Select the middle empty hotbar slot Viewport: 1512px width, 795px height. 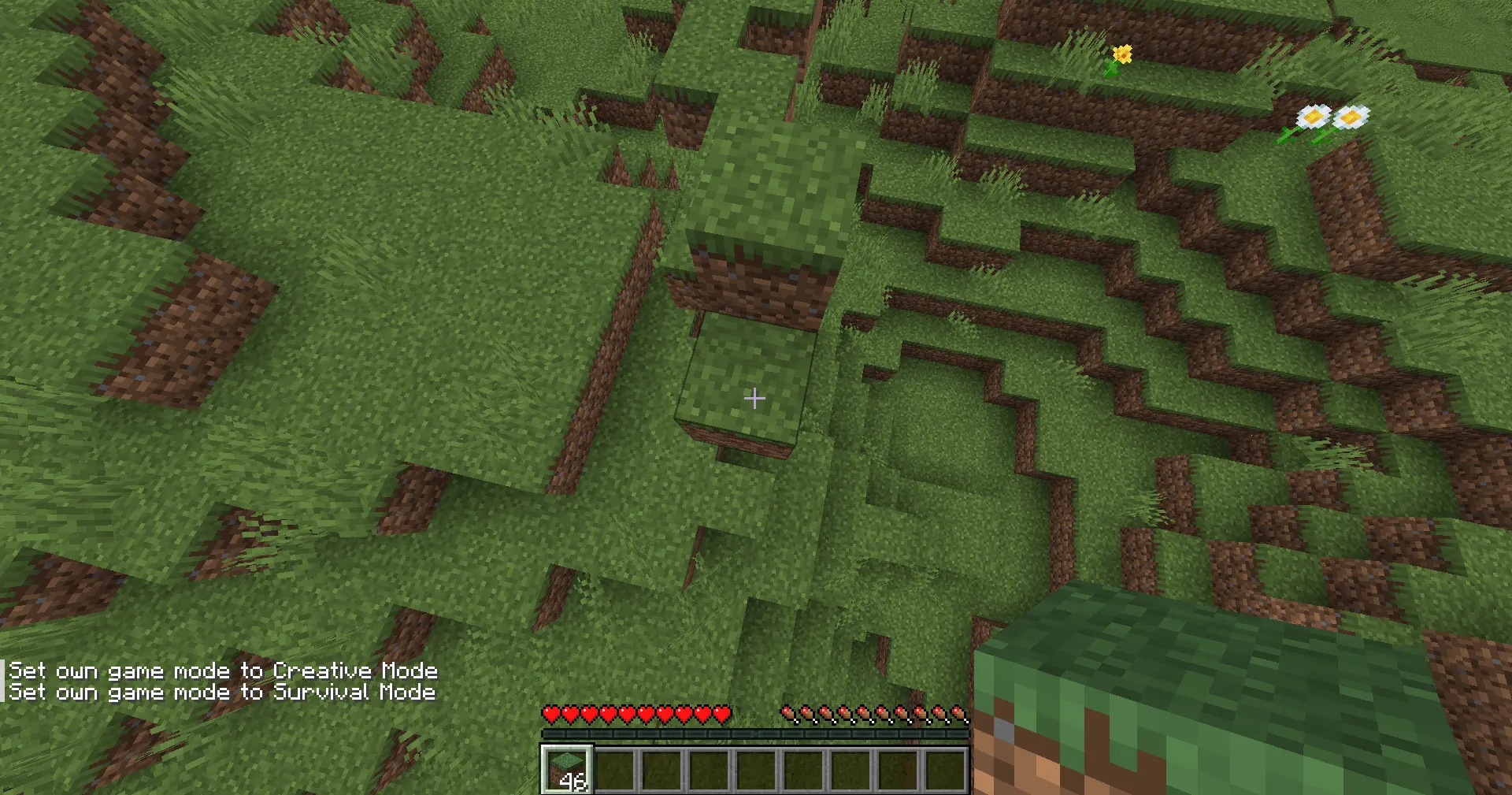758,767
